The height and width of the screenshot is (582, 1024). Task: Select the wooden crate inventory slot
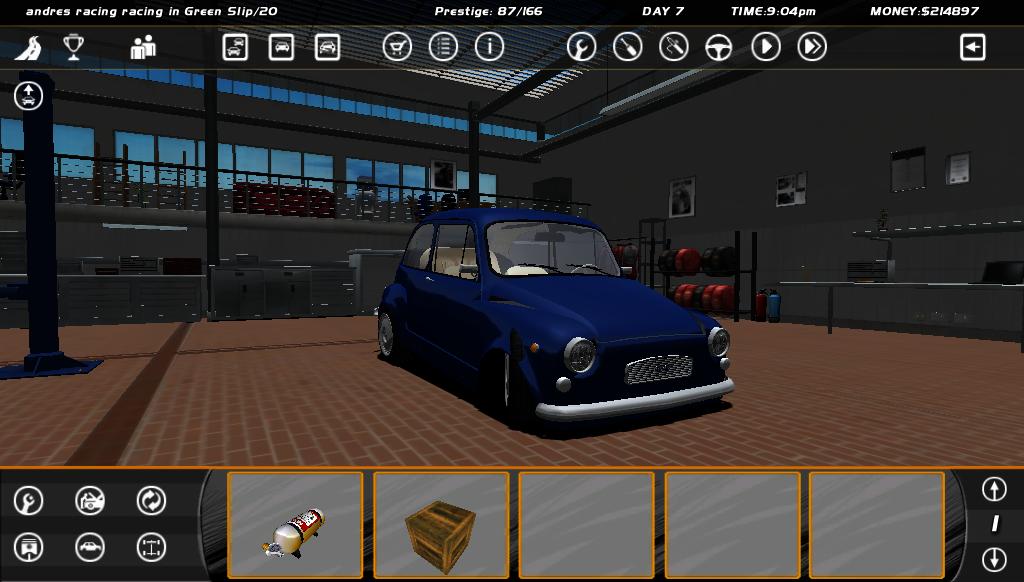point(441,525)
